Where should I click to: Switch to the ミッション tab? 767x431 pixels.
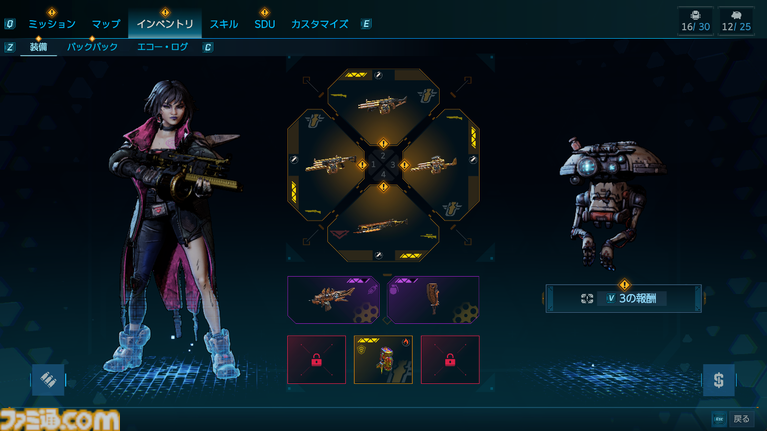click(x=51, y=23)
